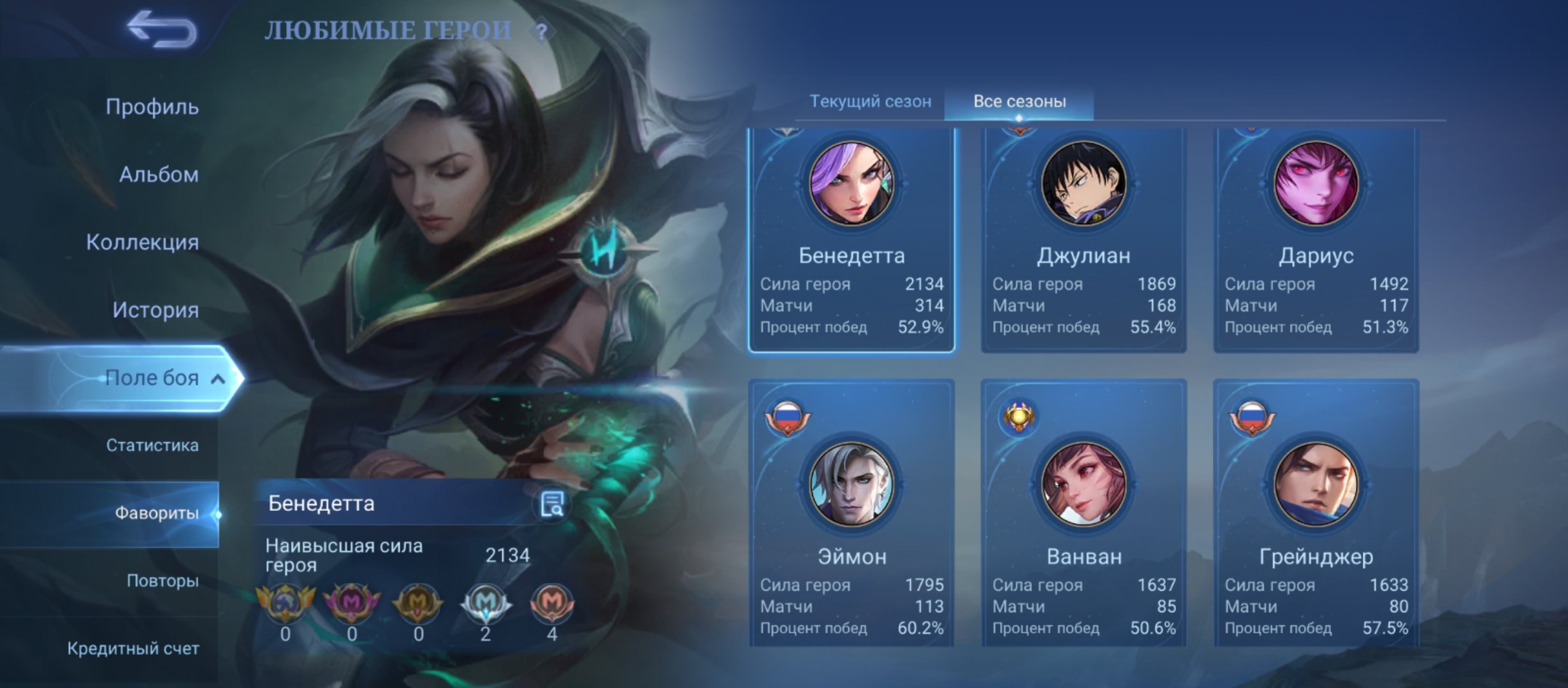The height and width of the screenshot is (688, 1568).
Task: Open the Повторы submenu
Action: (x=163, y=581)
